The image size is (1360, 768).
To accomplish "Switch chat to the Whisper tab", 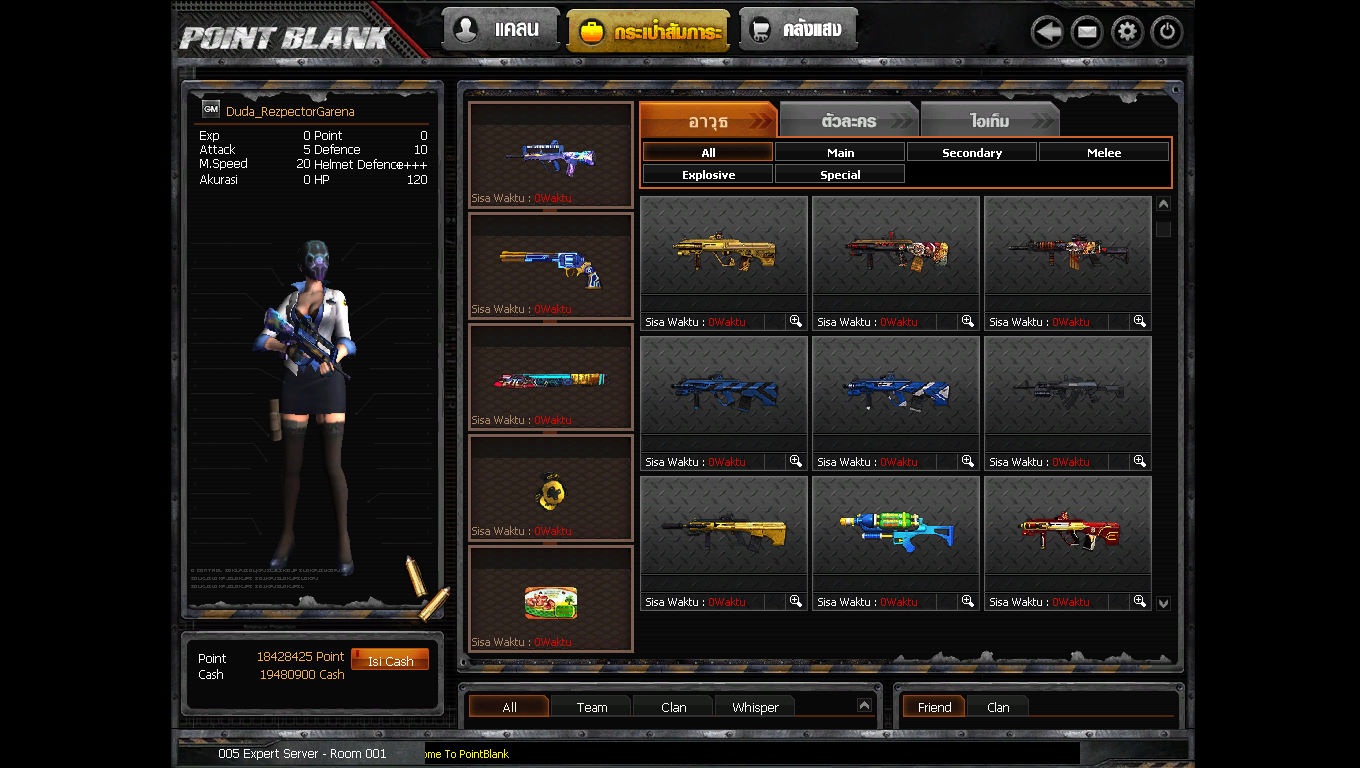I will [755, 707].
